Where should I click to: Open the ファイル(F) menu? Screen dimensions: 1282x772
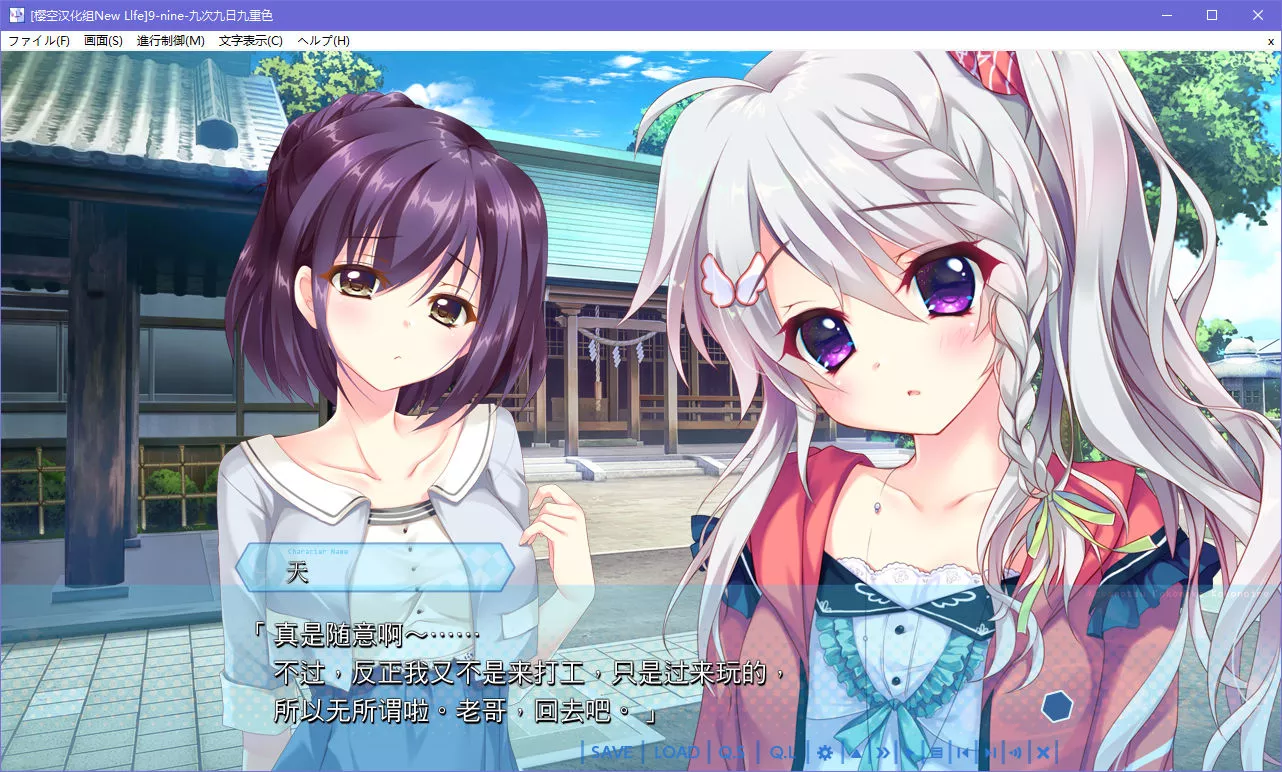click(x=39, y=41)
